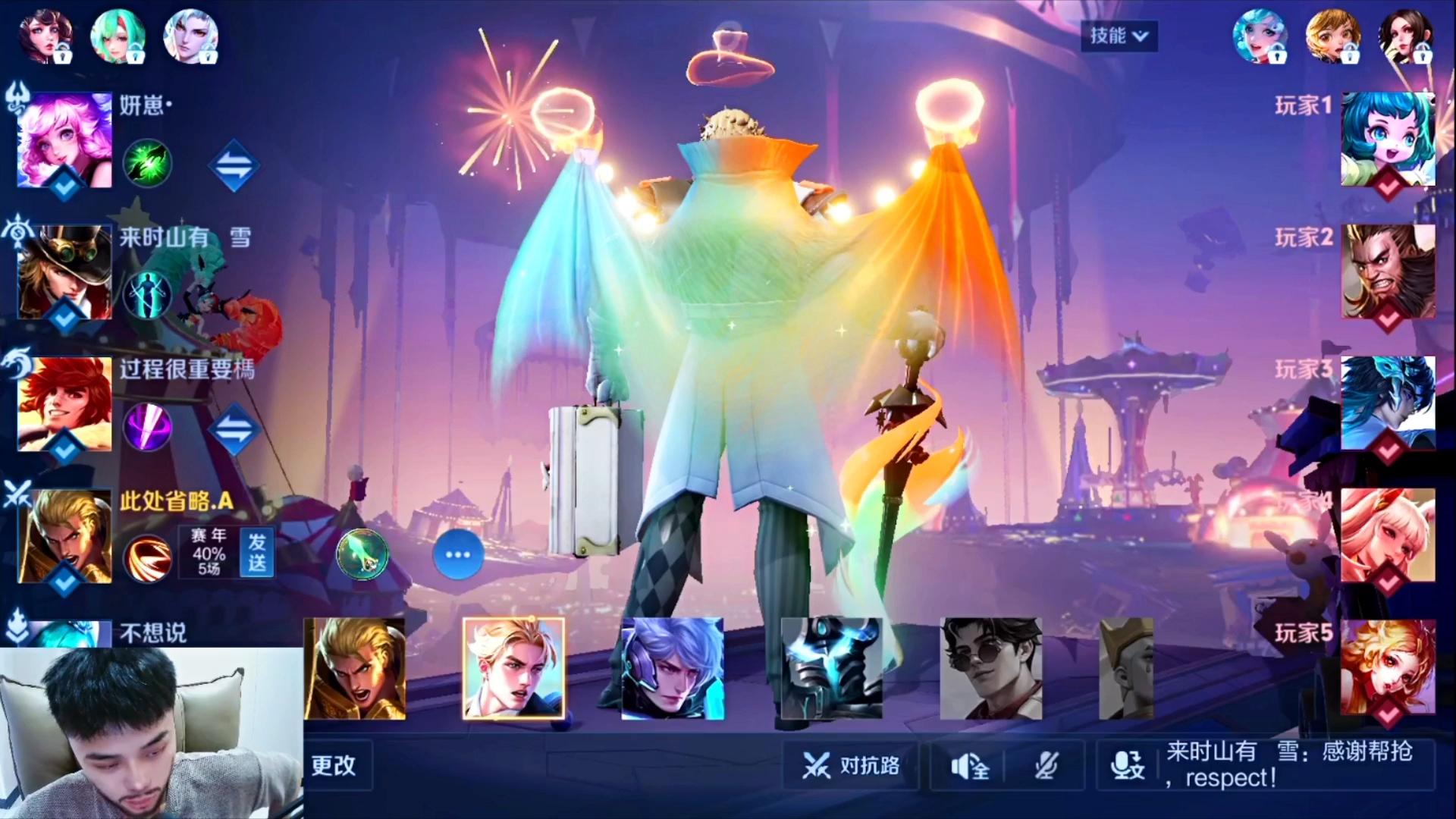This screenshot has width=1456, height=819.
Task: Send the season win-rate with 发送
Action: point(256,553)
